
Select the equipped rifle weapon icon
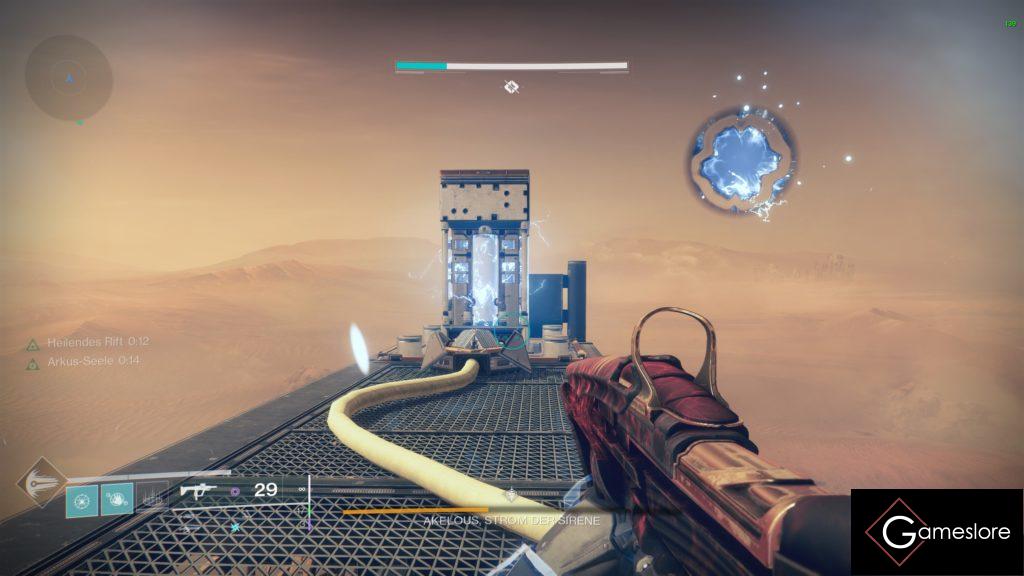[x=199, y=491]
